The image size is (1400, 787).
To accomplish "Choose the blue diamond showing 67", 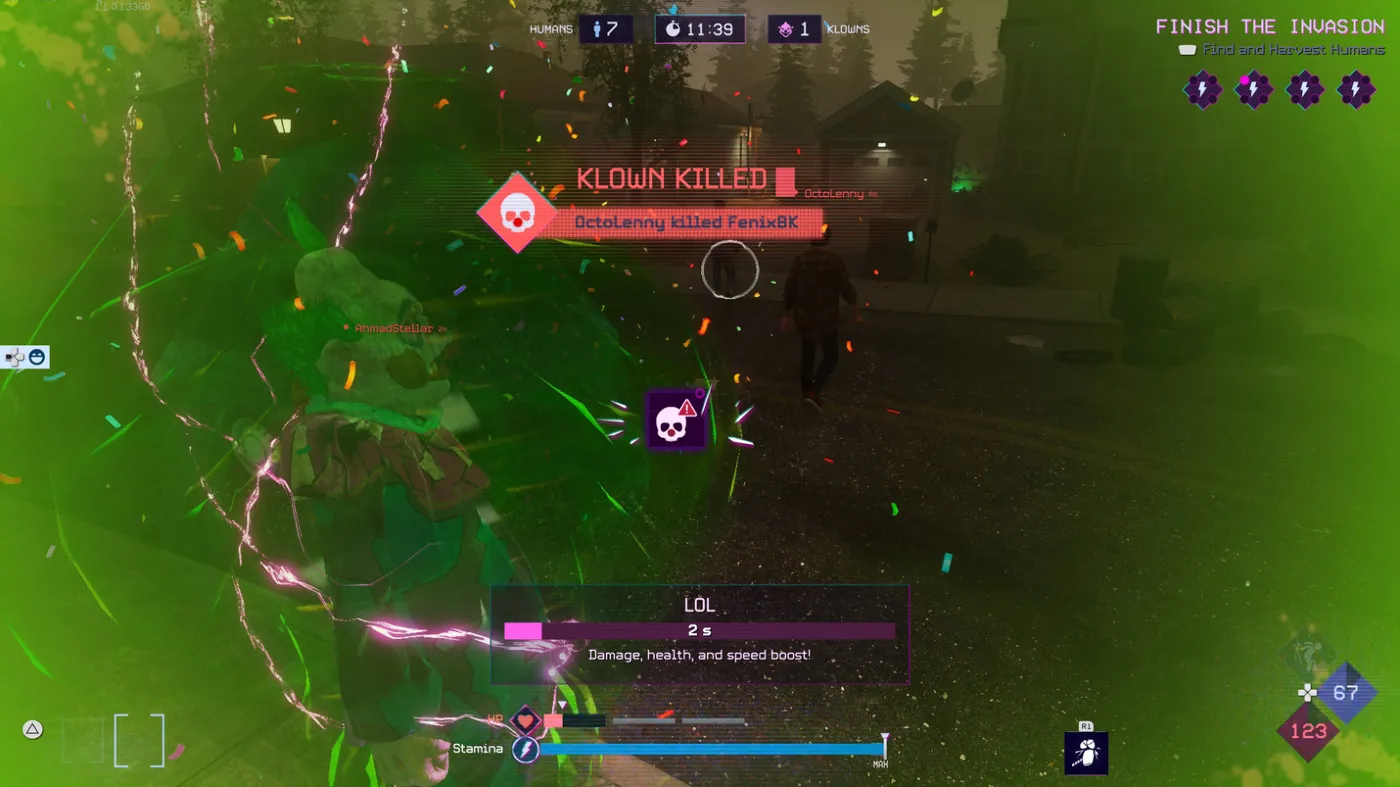I will point(1346,693).
